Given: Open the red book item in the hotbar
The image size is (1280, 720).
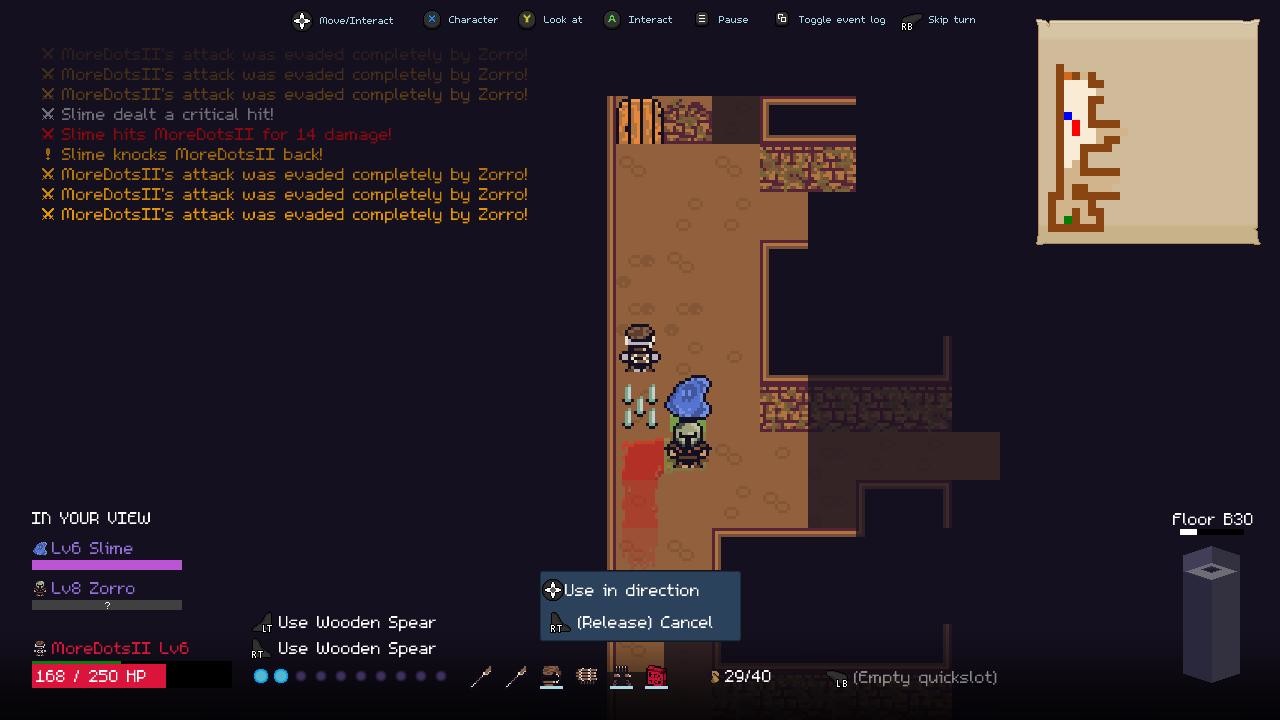Looking at the screenshot, I should click(656, 676).
